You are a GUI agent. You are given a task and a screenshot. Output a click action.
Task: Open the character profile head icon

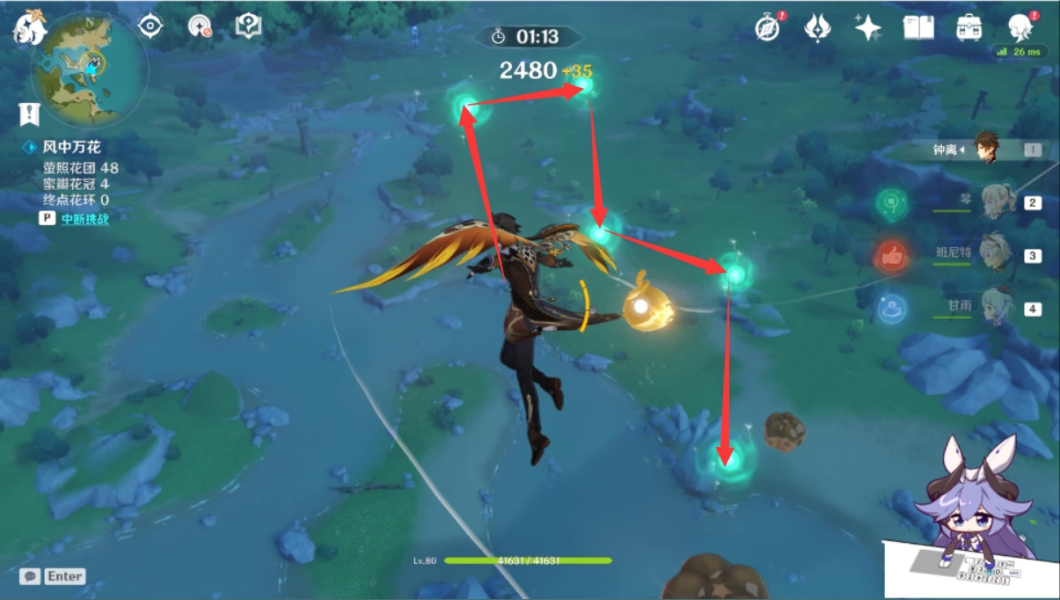point(1019,27)
